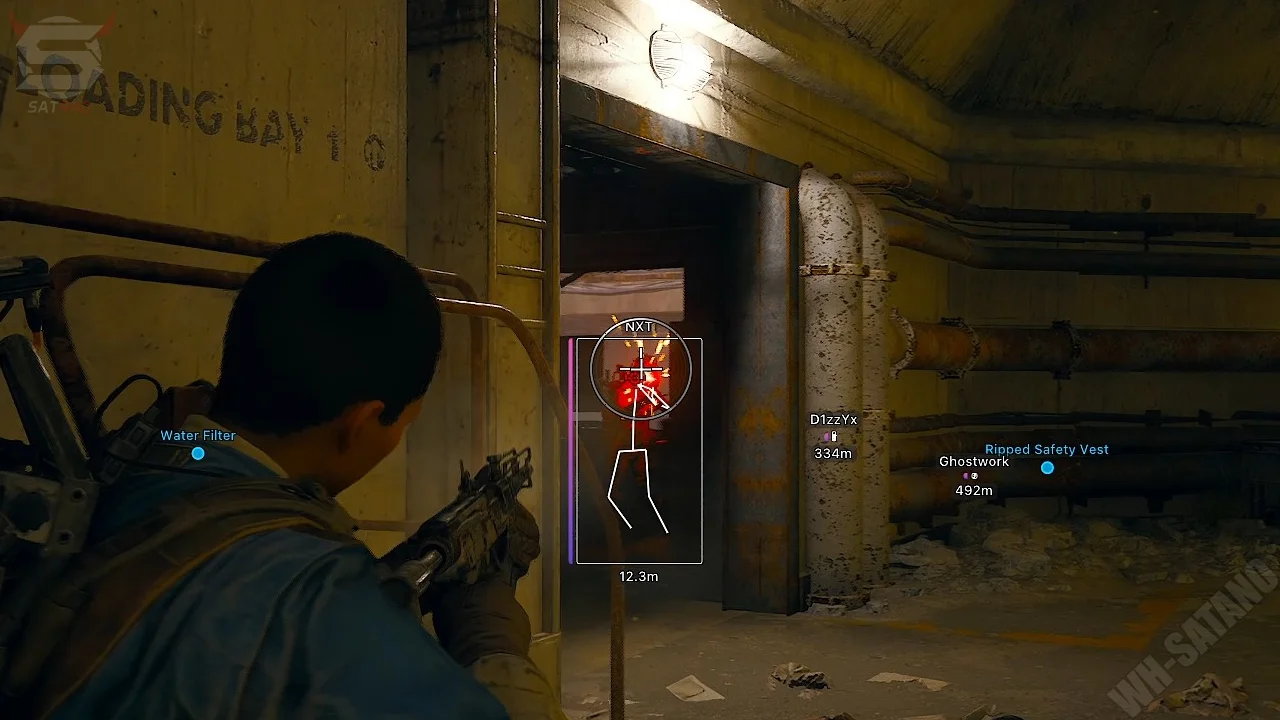The width and height of the screenshot is (1280, 720).
Task: Click the D1zzYx player marker
Action: pos(830,437)
